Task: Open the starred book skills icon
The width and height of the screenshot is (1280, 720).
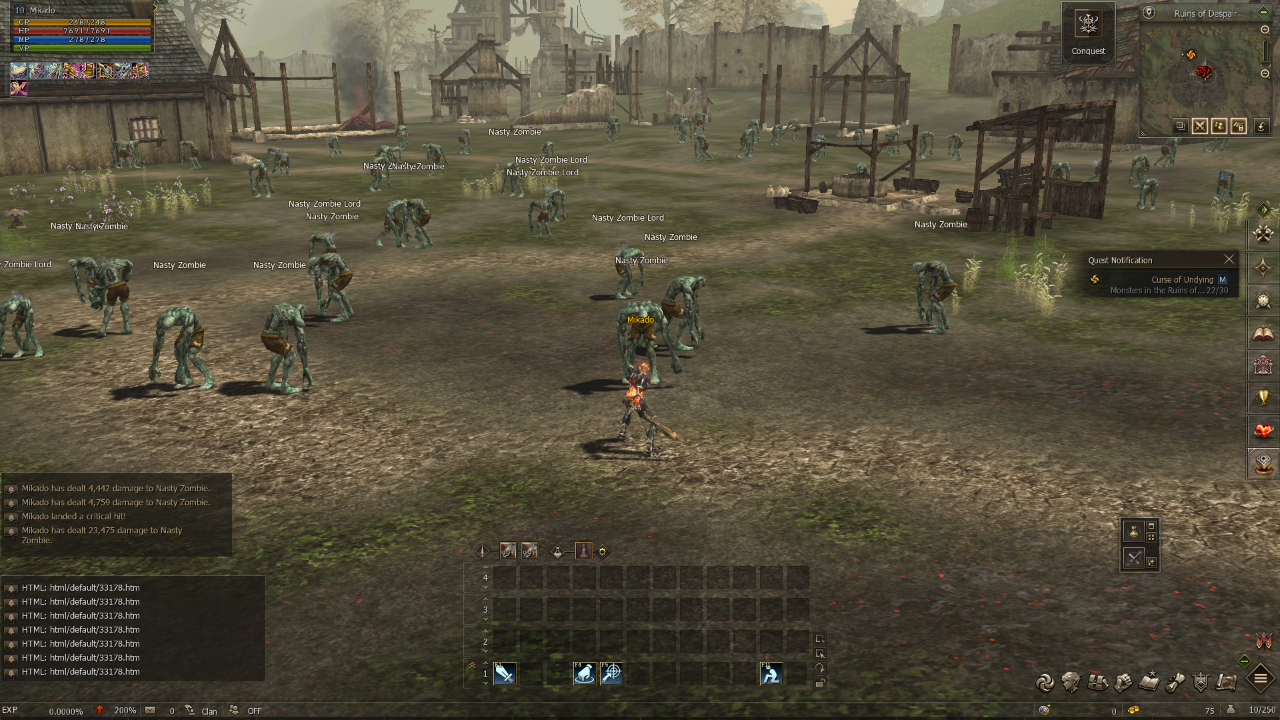Action: [1149, 682]
